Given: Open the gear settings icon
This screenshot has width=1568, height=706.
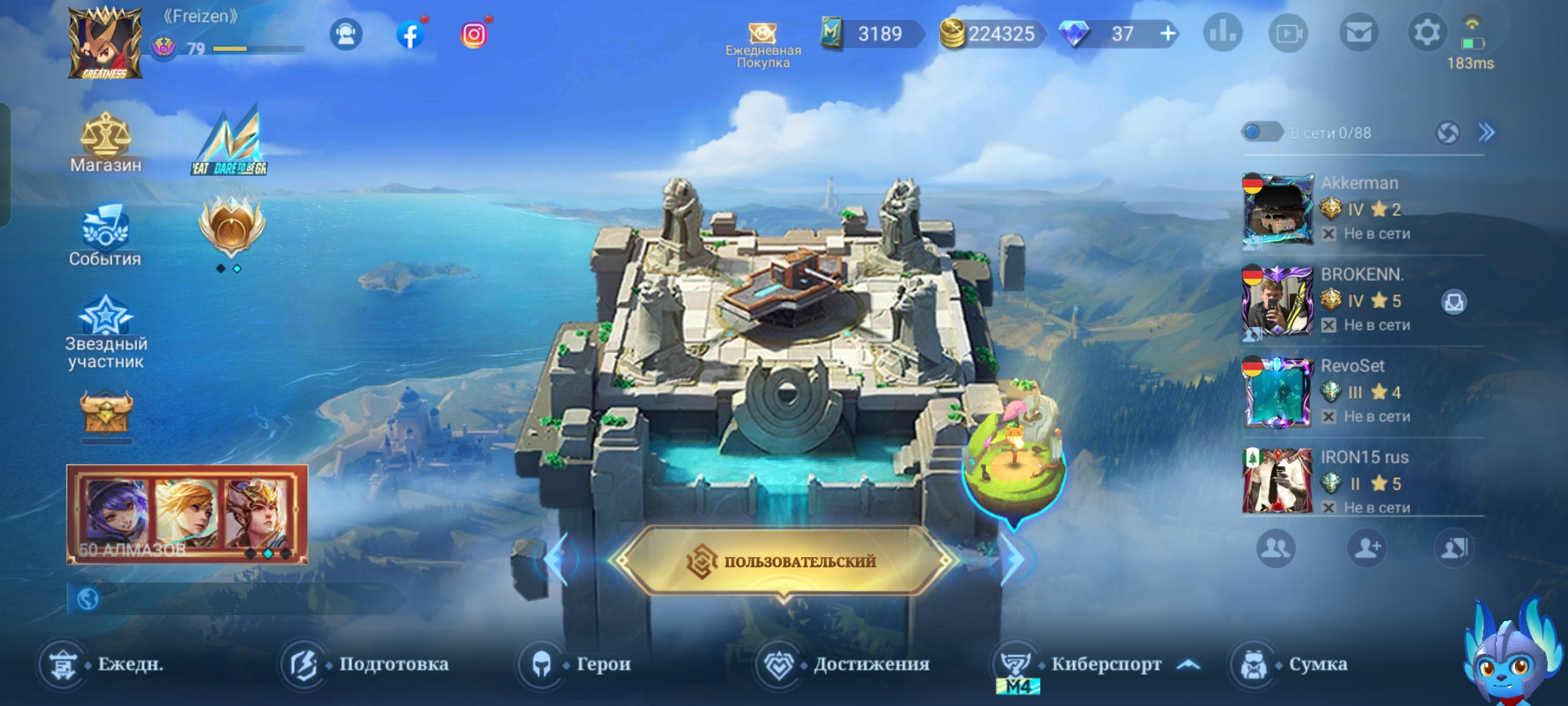Looking at the screenshot, I should tap(1426, 33).
